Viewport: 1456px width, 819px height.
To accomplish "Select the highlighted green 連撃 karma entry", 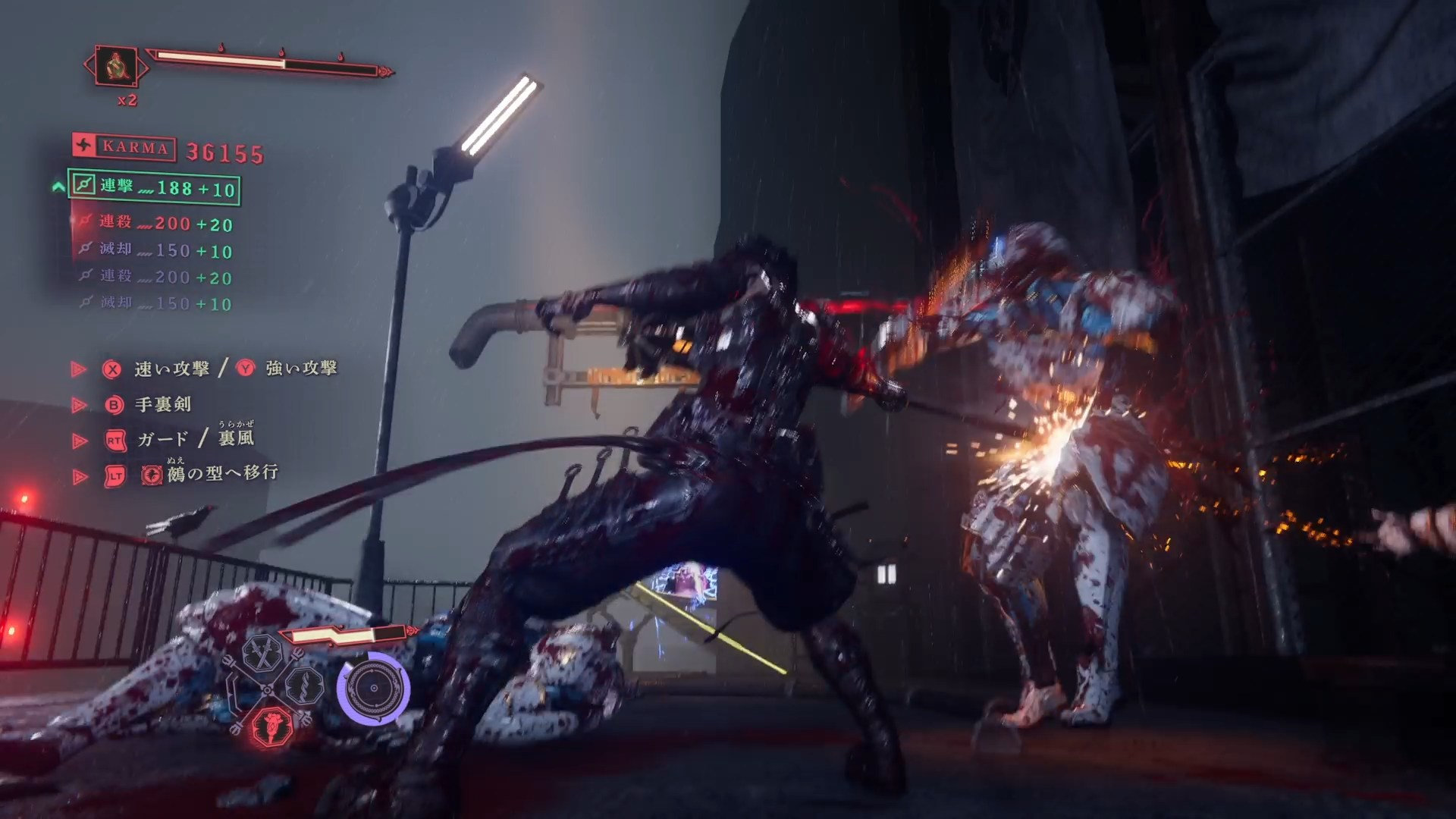I will coord(155,187).
